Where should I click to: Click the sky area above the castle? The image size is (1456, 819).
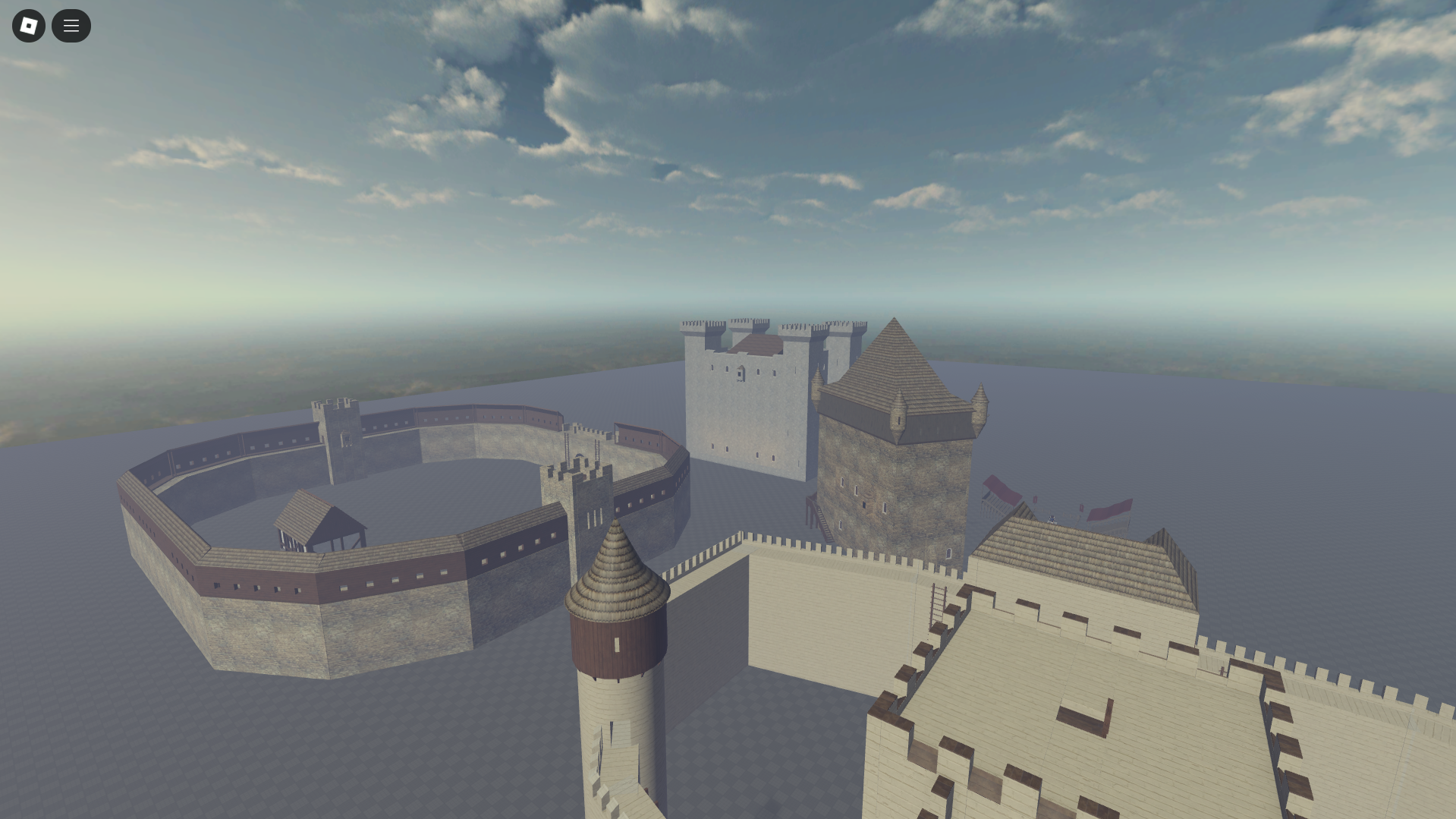pos(759,190)
